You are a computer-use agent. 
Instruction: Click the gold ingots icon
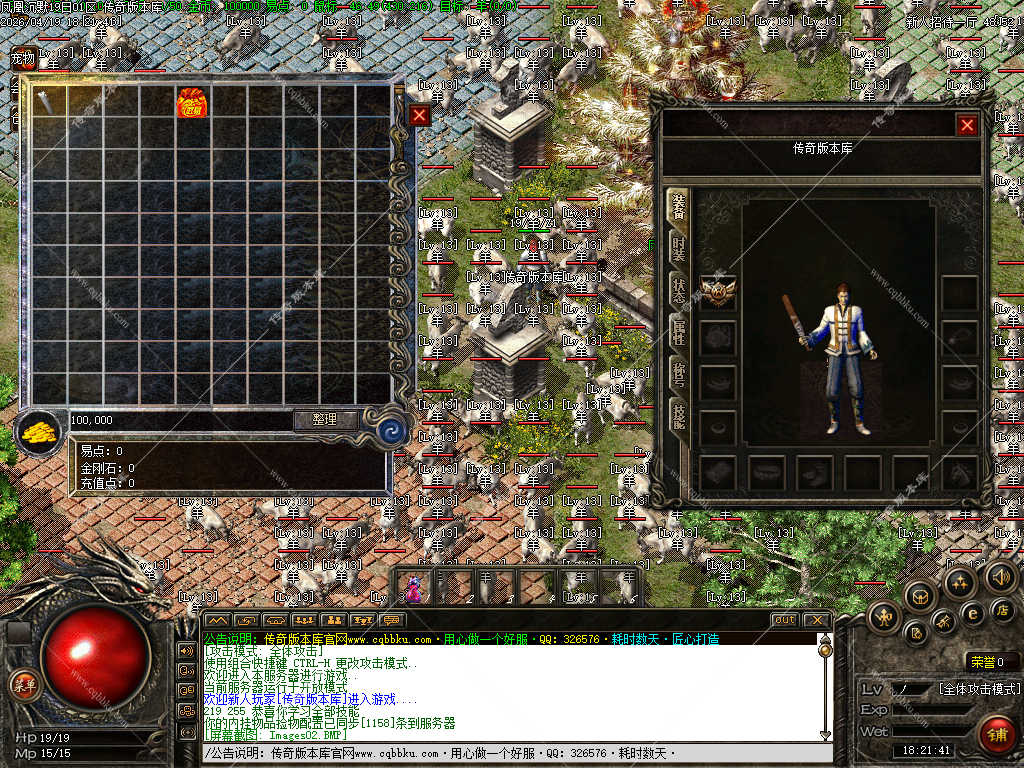pos(39,432)
